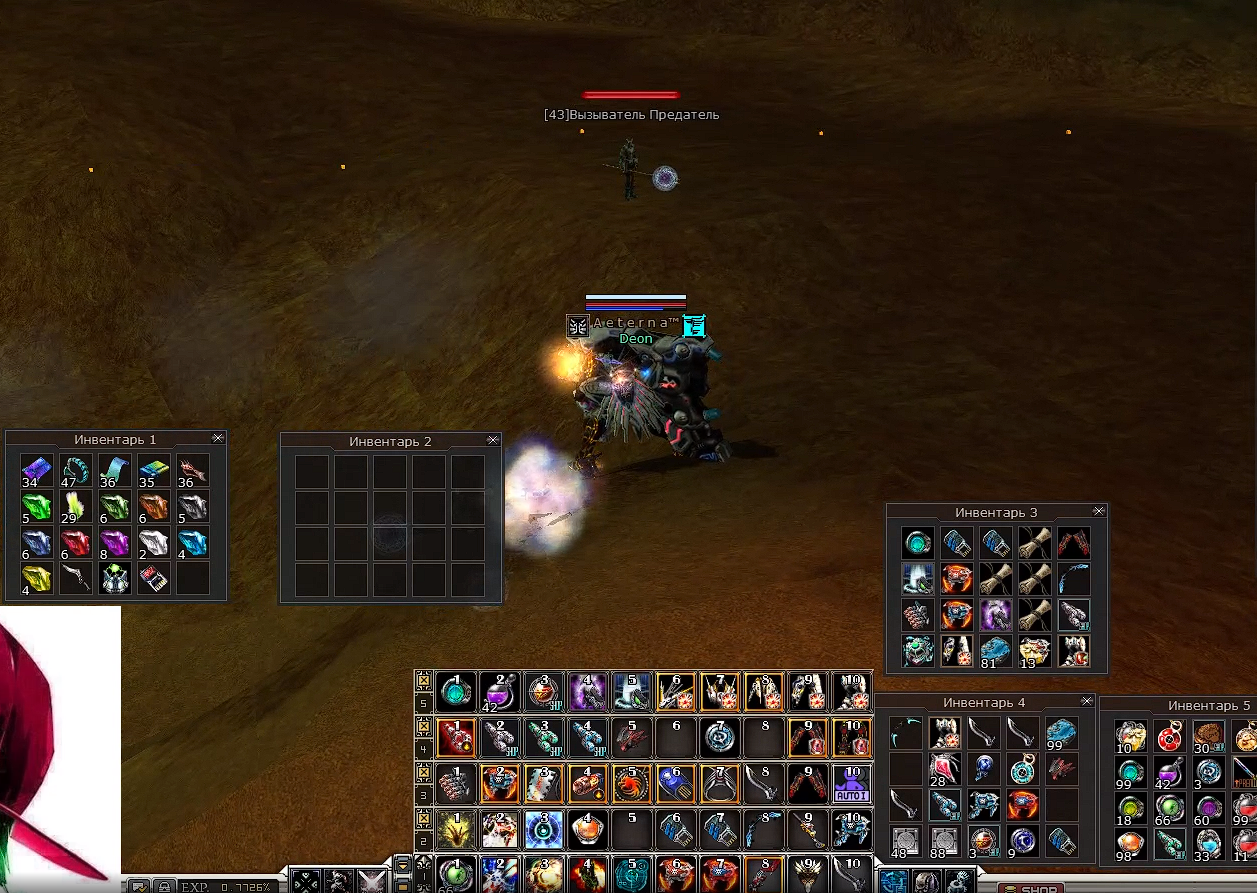The width and height of the screenshot is (1257, 893).
Task: Select the yellow crystal stack of 4
Action: coord(36,579)
